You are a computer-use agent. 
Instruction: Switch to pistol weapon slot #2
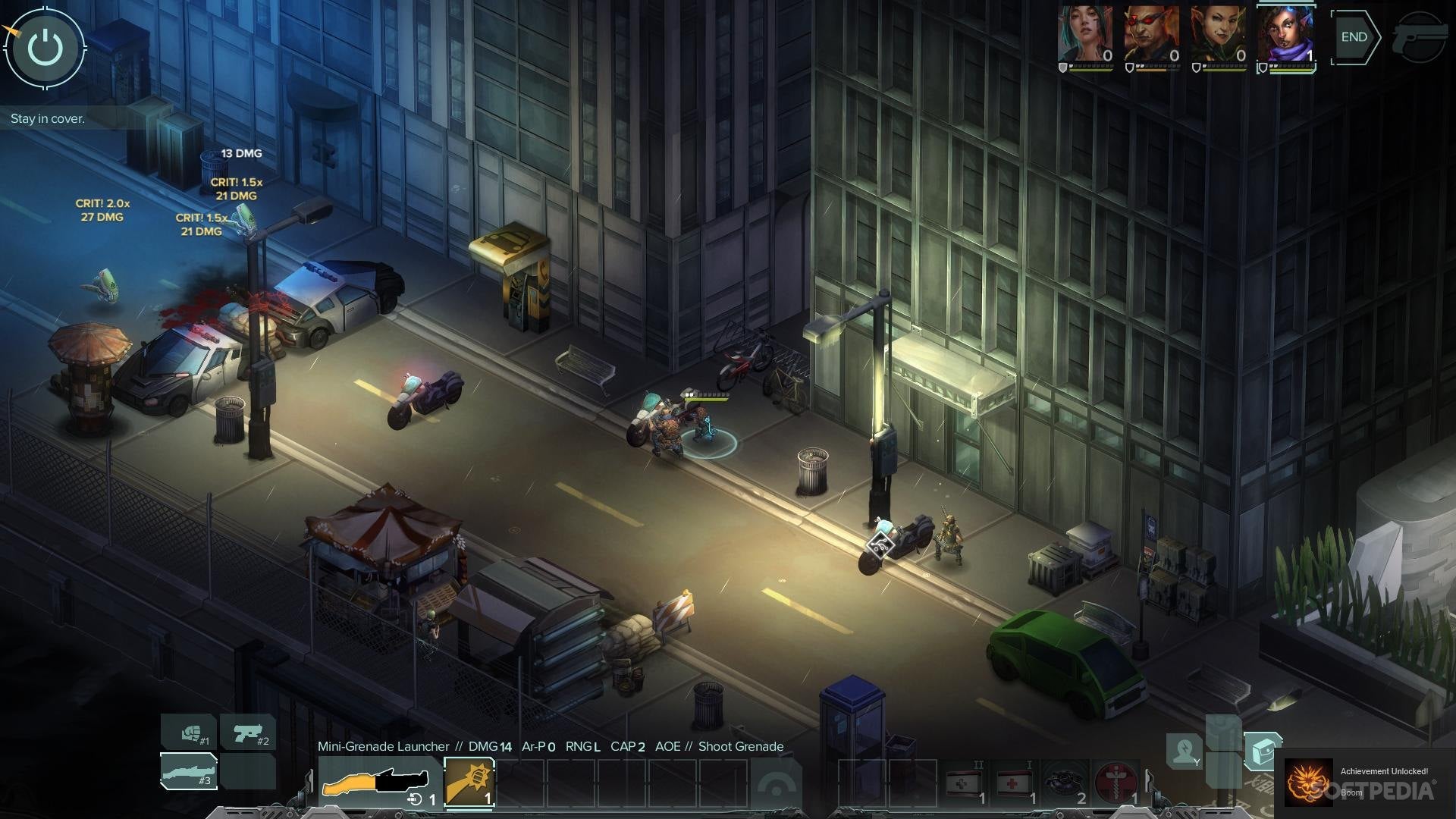[x=248, y=733]
